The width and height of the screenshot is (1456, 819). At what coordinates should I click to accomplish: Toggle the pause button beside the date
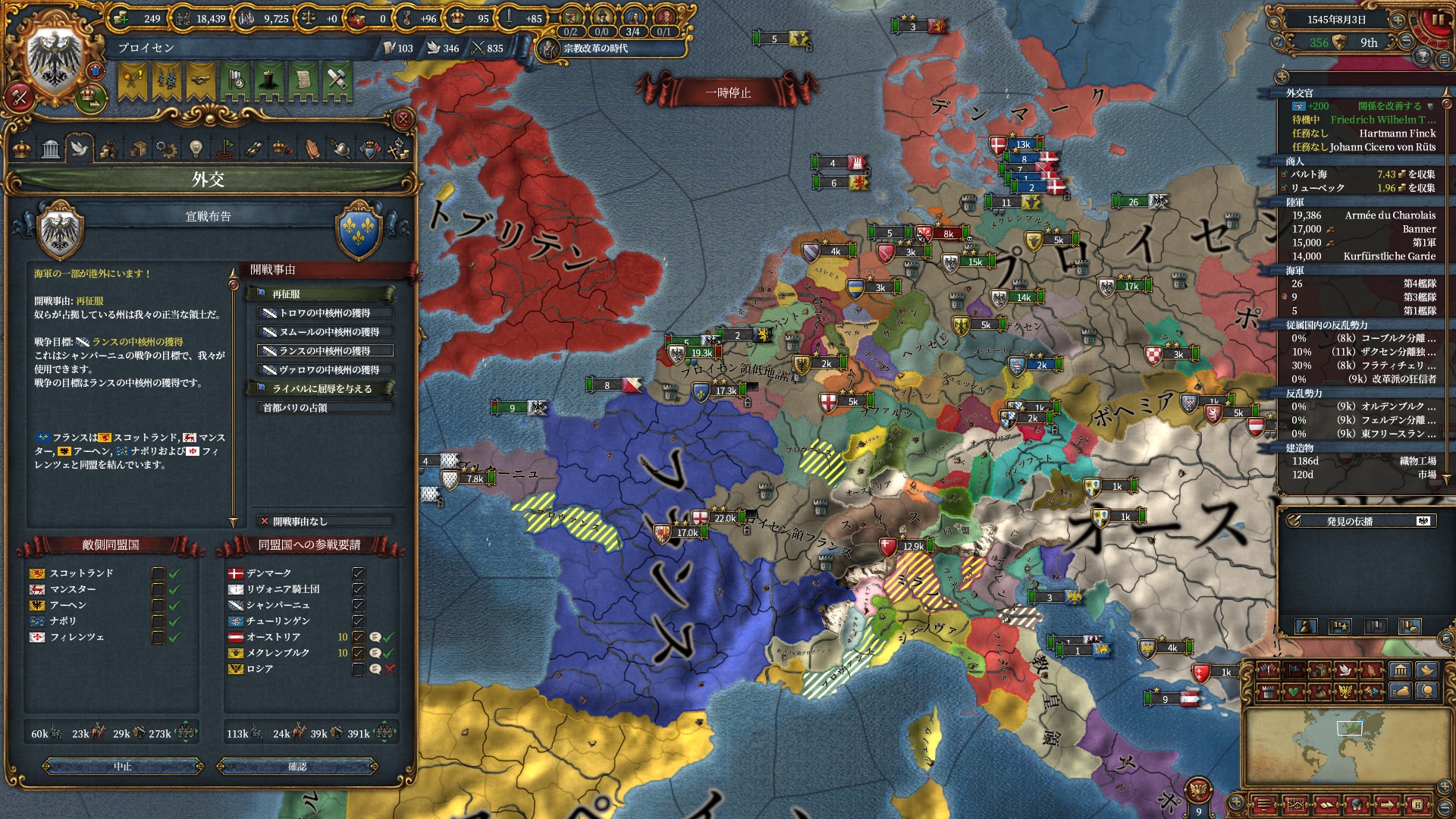coord(1437,20)
